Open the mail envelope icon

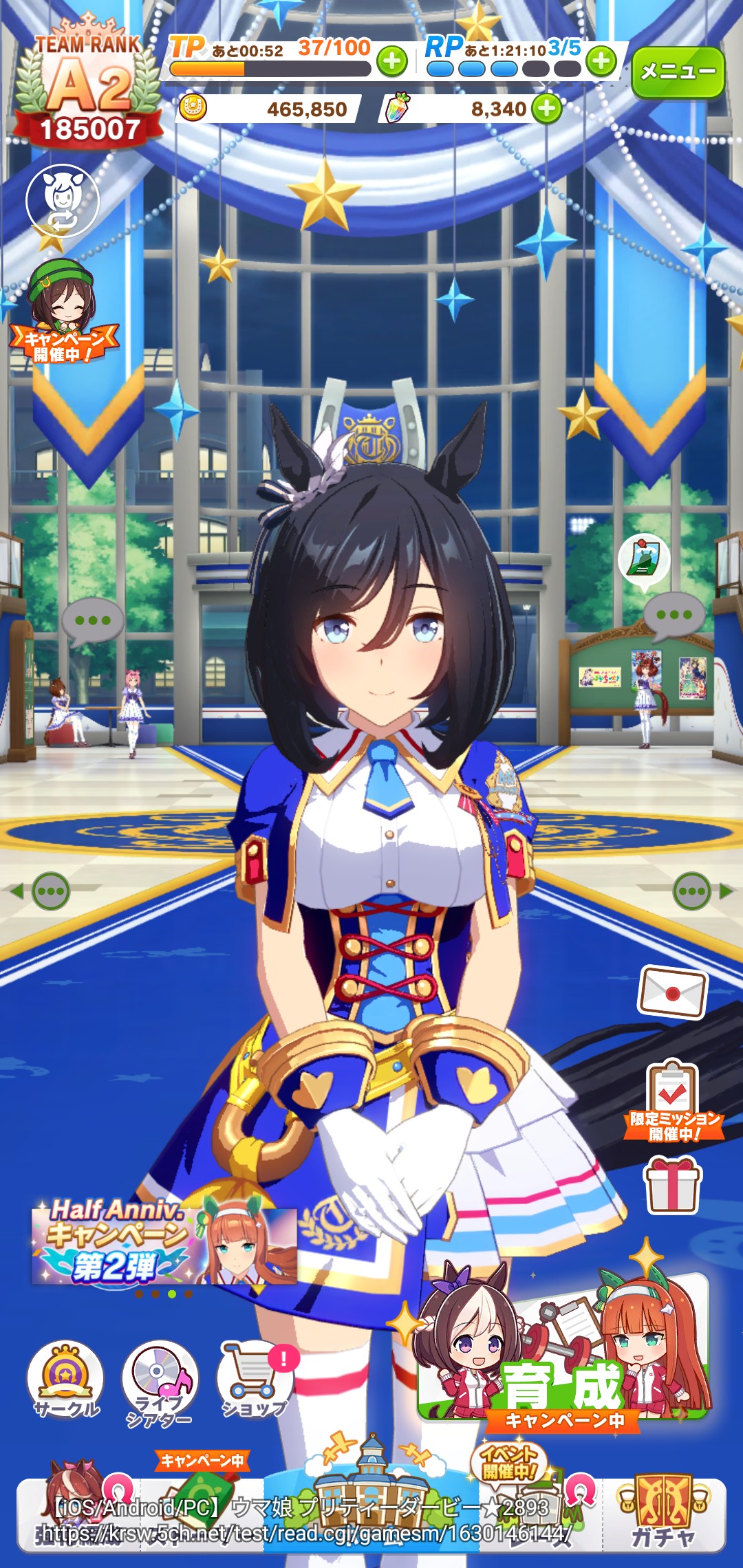673,992
